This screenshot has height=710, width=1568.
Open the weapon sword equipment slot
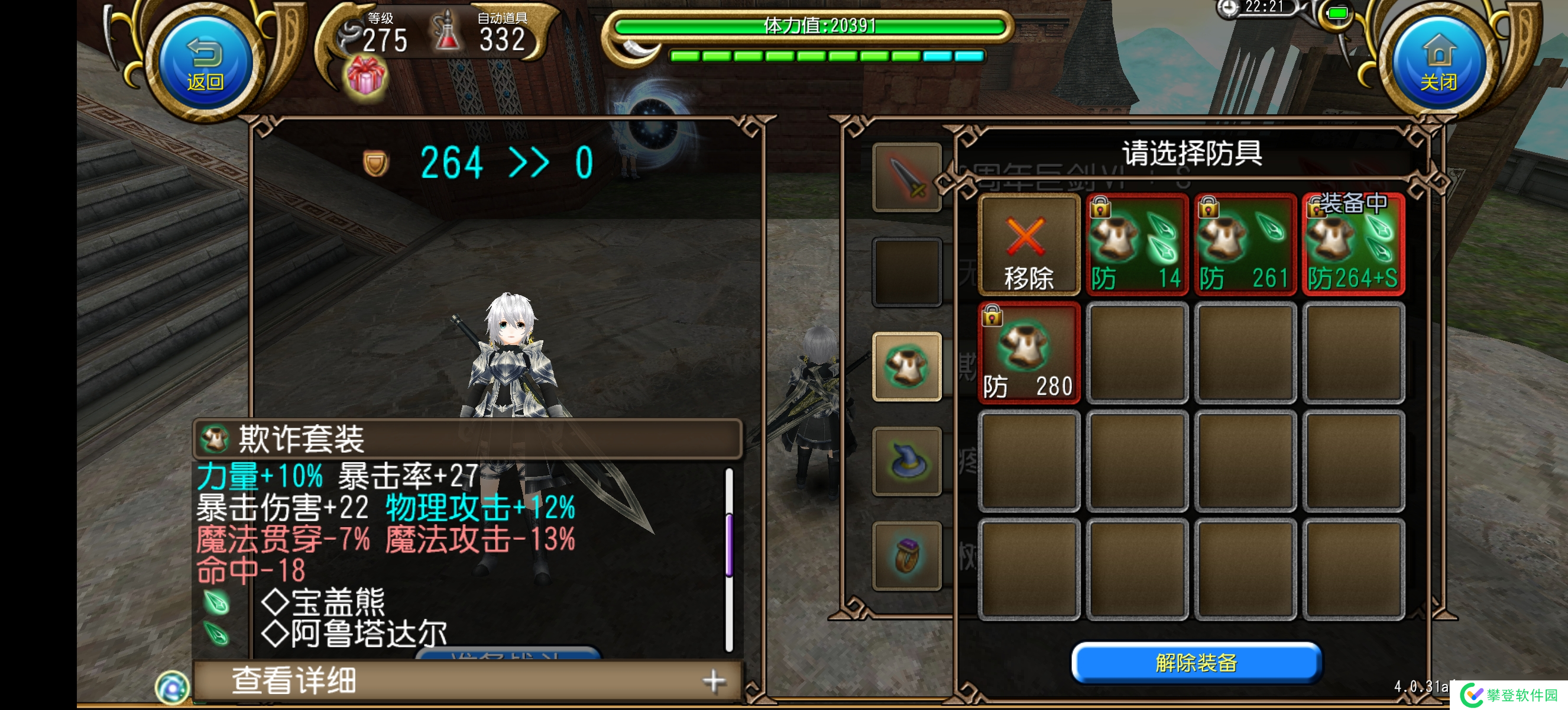[906, 178]
